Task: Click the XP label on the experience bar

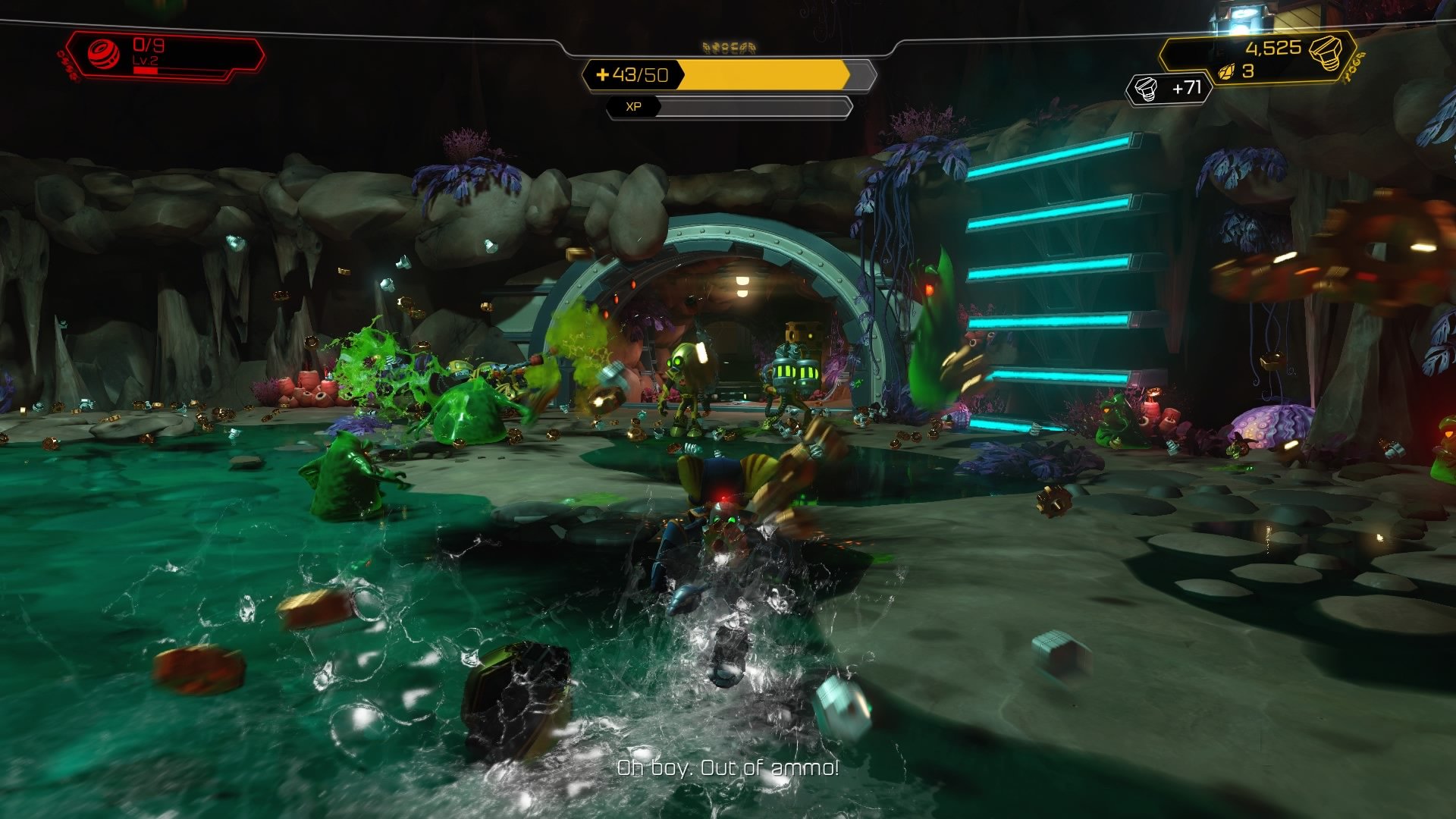Action: 633,107
